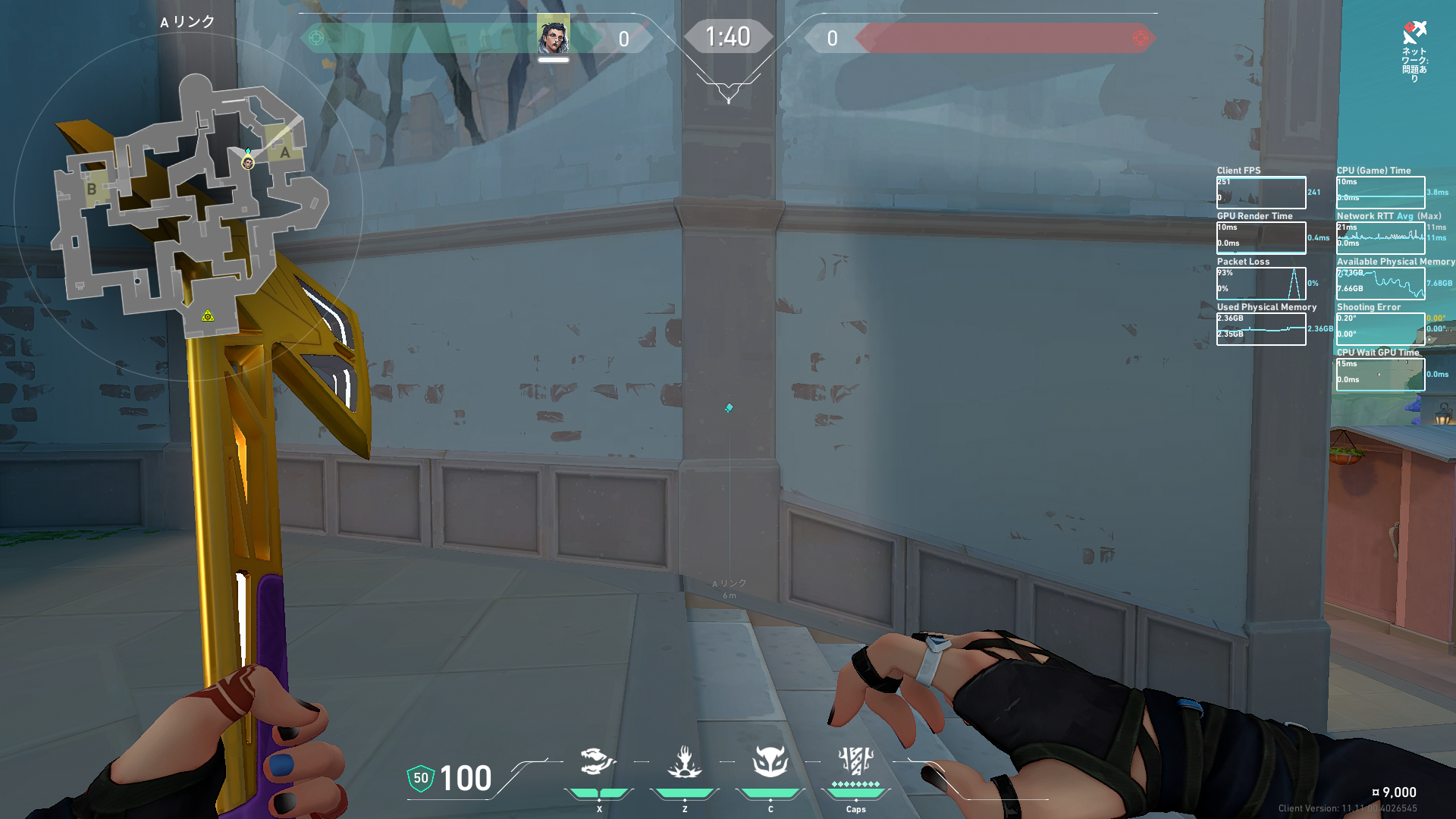Screen dimensions: 1456x819
Task: Click the agent portrait in the top team bar
Action: [554, 36]
